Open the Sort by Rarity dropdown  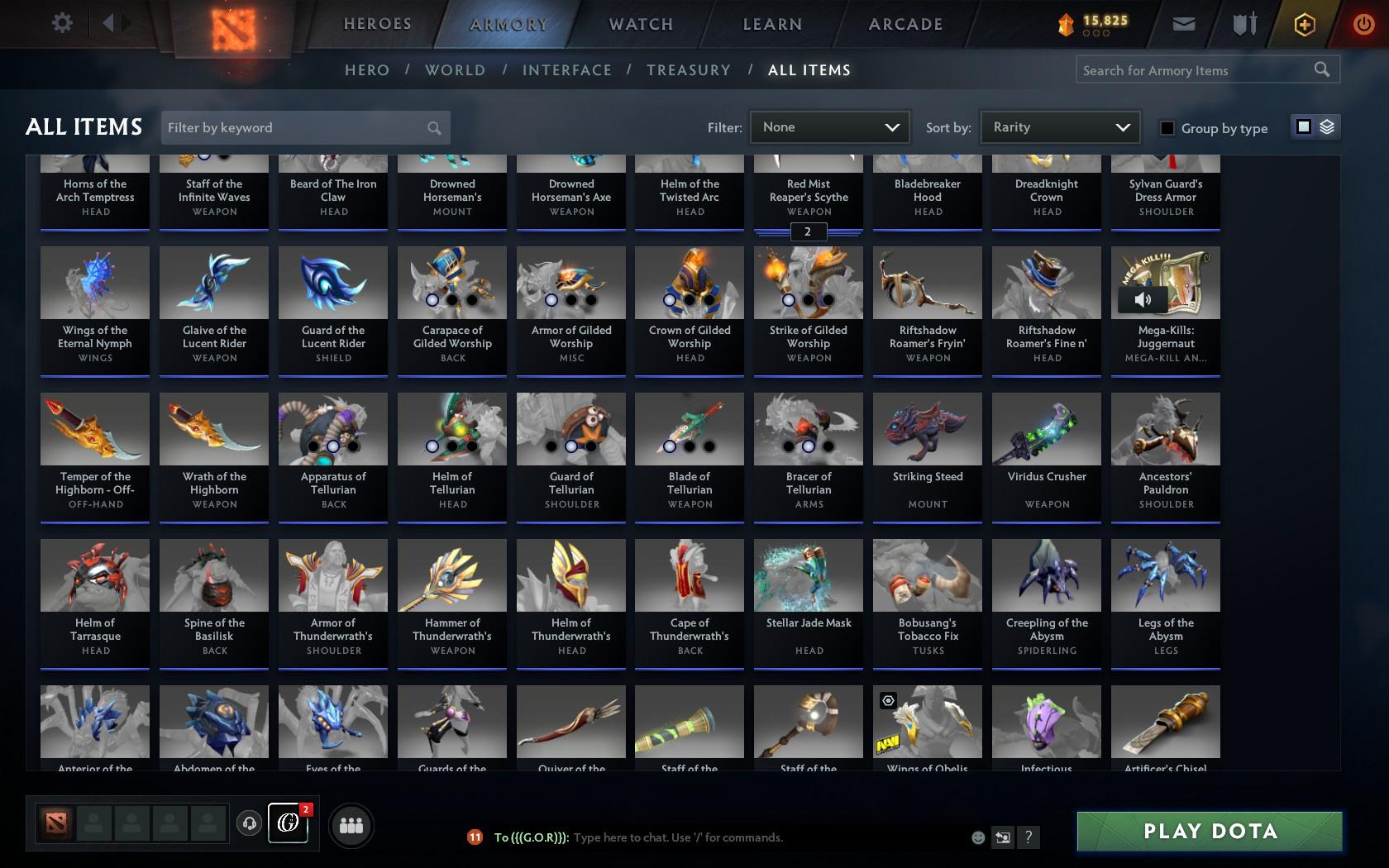(x=1059, y=127)
